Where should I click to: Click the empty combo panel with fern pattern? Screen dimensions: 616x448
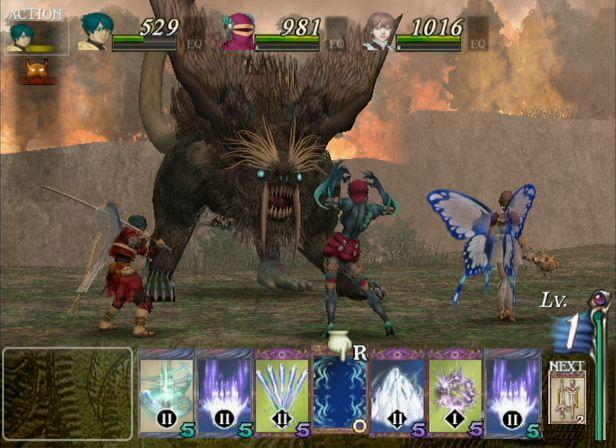[67, 394]
